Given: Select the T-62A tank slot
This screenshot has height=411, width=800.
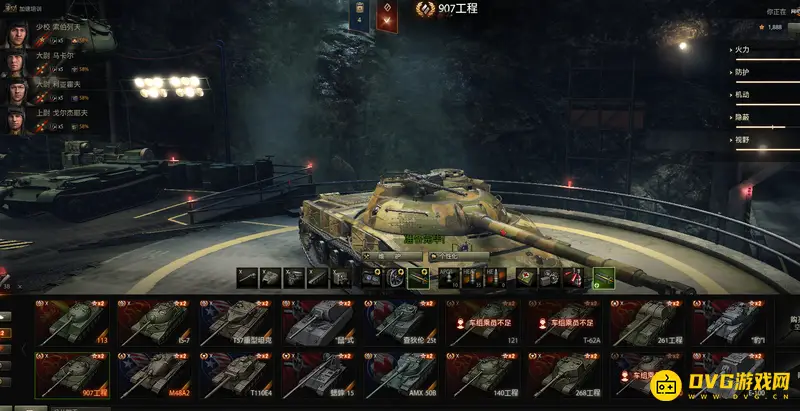Looking at the screenshot, I should pyautogui.click(x=567, y=321).
